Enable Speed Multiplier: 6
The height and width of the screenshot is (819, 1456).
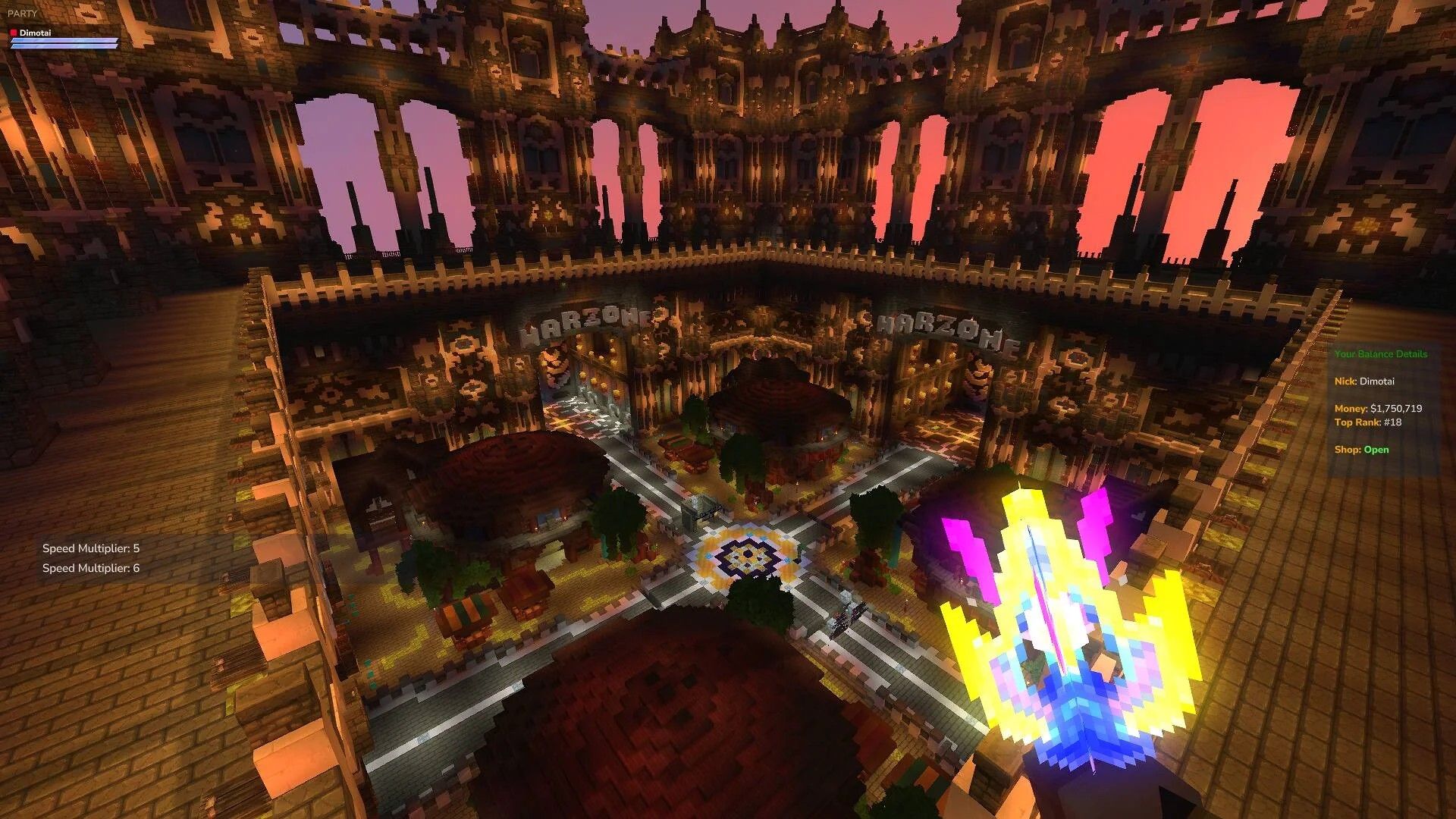(91, 566)
